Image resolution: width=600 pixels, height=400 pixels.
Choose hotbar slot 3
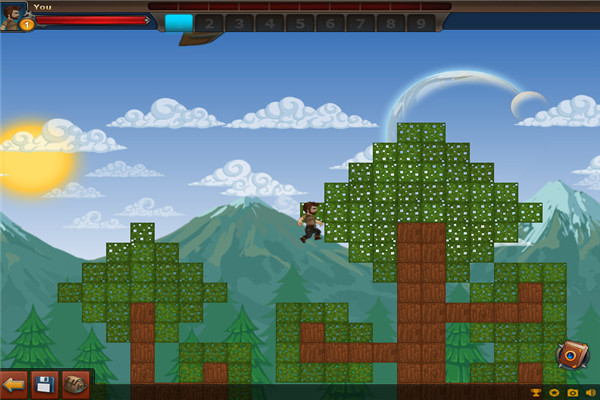pyautogui.click(x=240, y=23)
